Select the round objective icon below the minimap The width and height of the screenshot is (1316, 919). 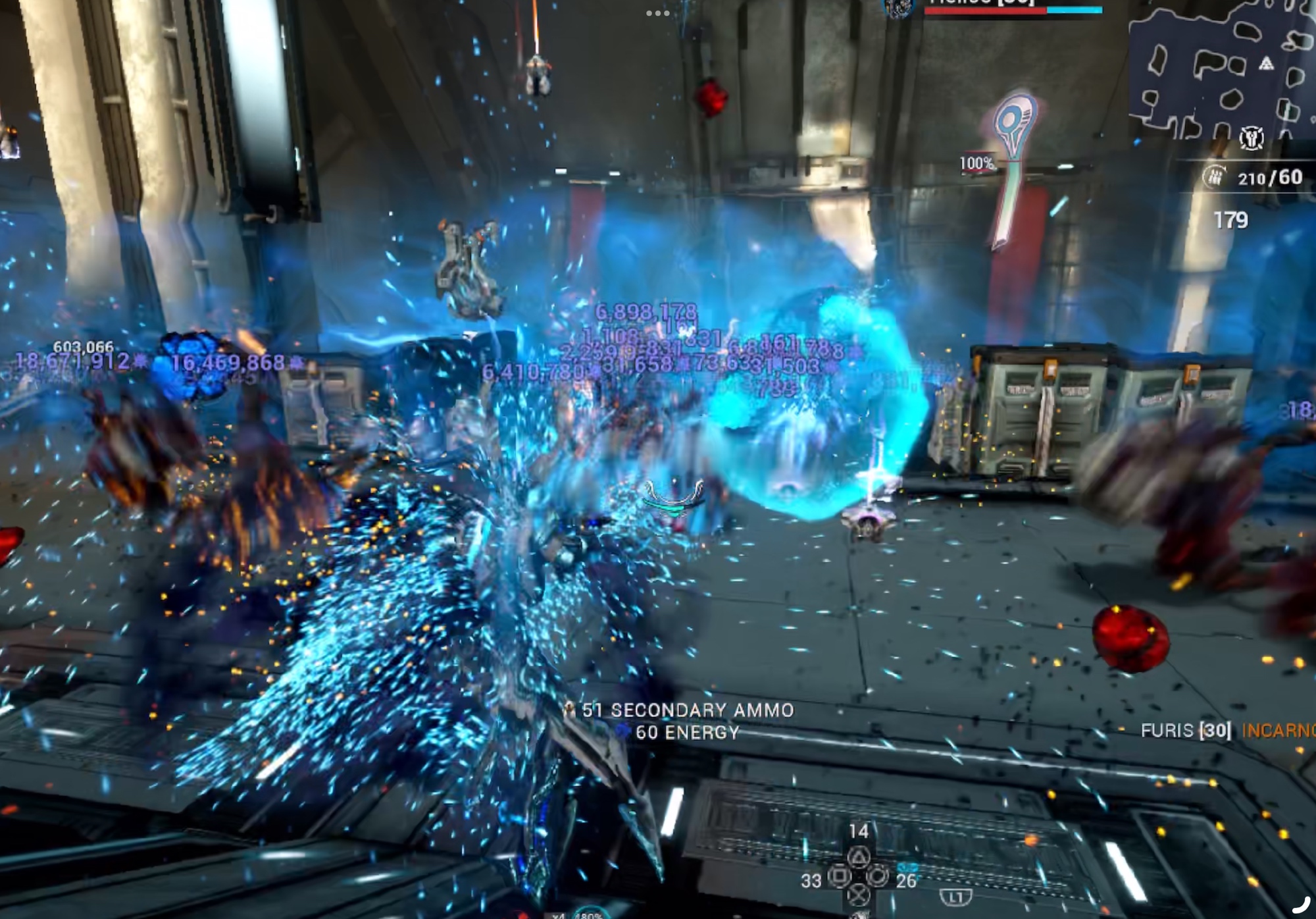coord(1251,138)
